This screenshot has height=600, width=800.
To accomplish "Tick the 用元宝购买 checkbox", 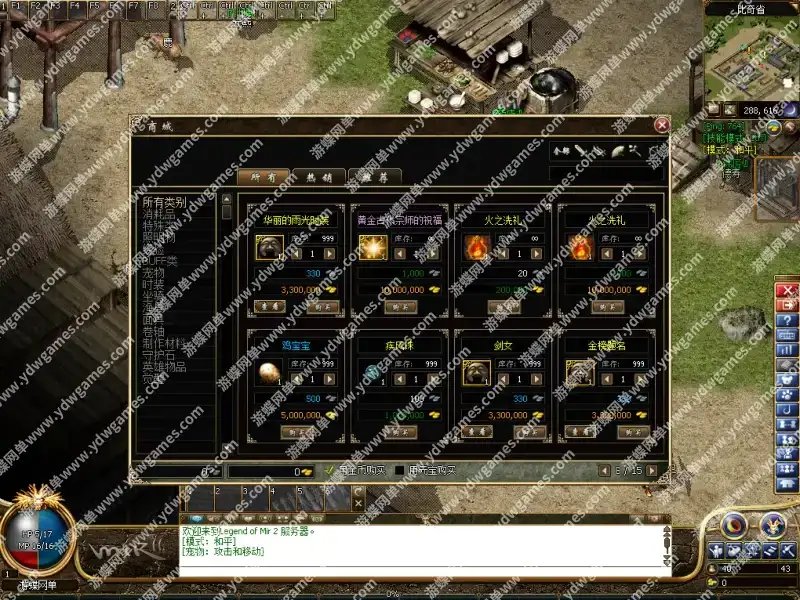I will 401,470.
